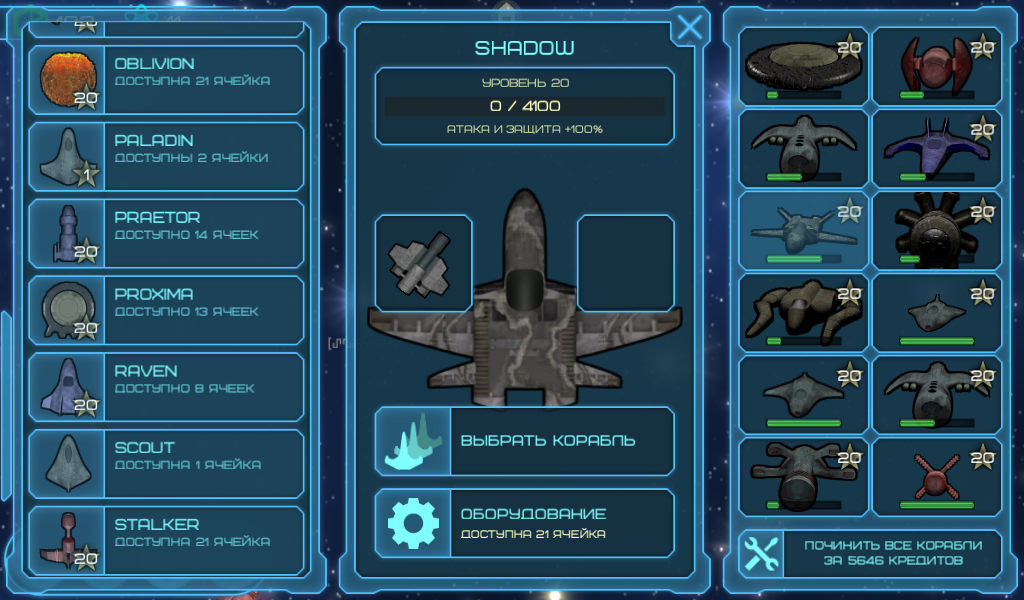The height and width of the screenshot is (600, 1024).
Task: Select the black spiked round fleet ship
Action: (x=936, y=231)
